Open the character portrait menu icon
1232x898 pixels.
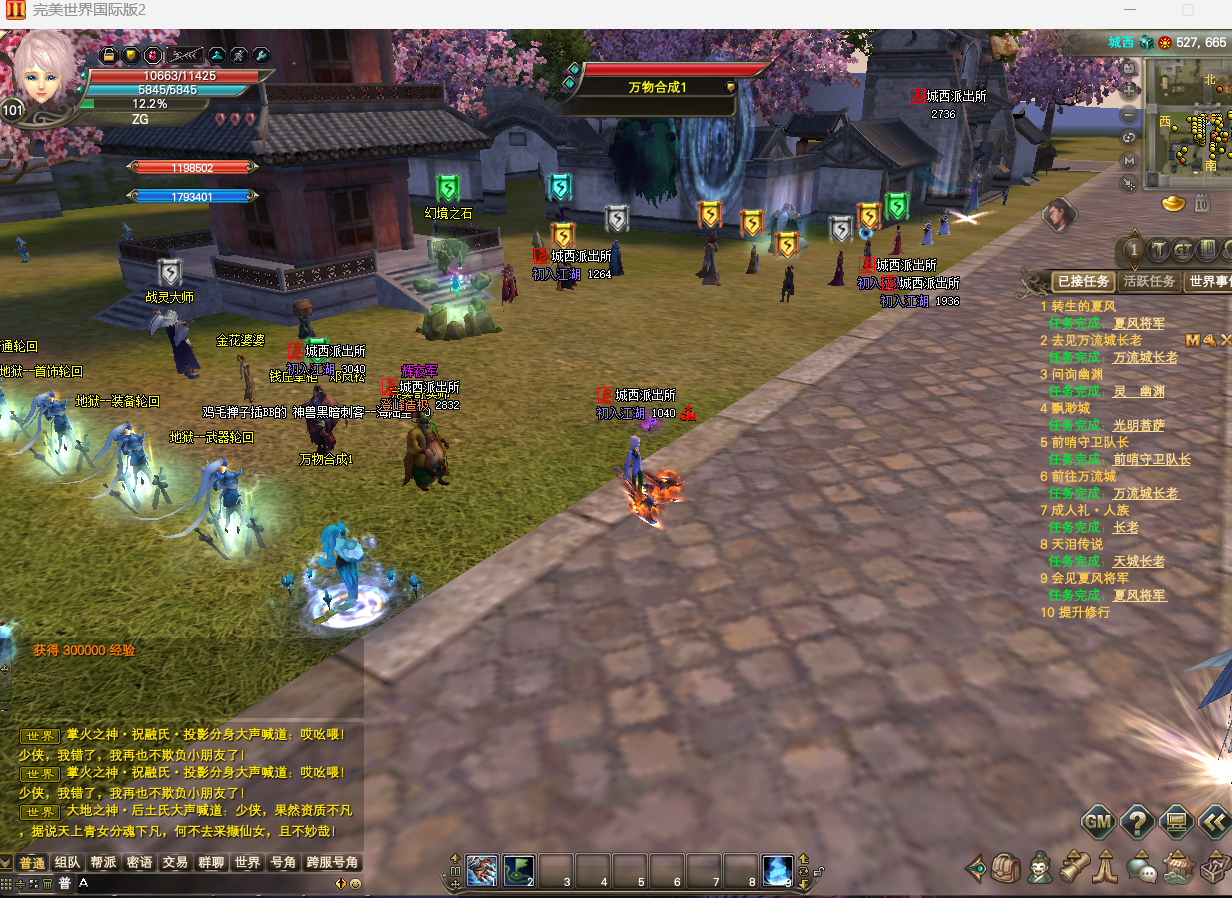click(1040, 867)
